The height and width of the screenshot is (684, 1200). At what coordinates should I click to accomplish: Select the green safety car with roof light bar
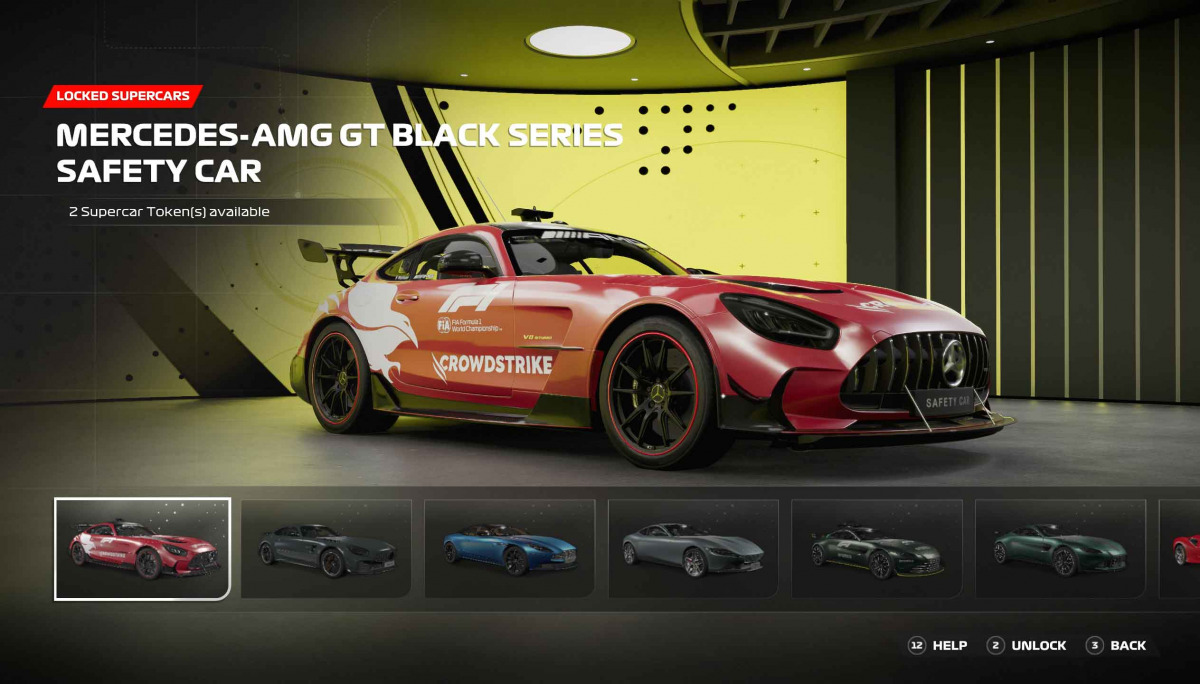[876, 548]
